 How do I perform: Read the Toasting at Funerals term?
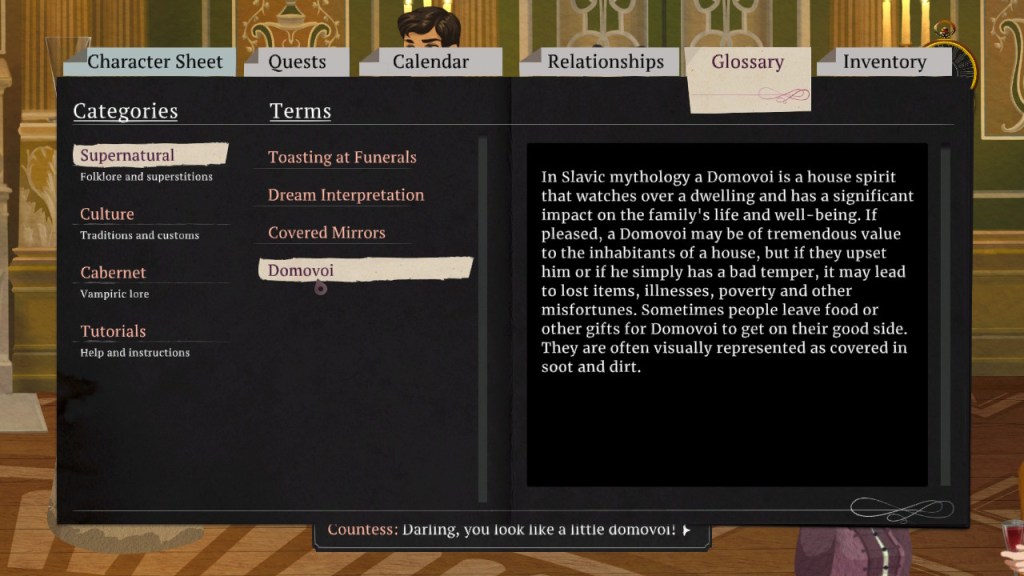(x=342, y=158)
